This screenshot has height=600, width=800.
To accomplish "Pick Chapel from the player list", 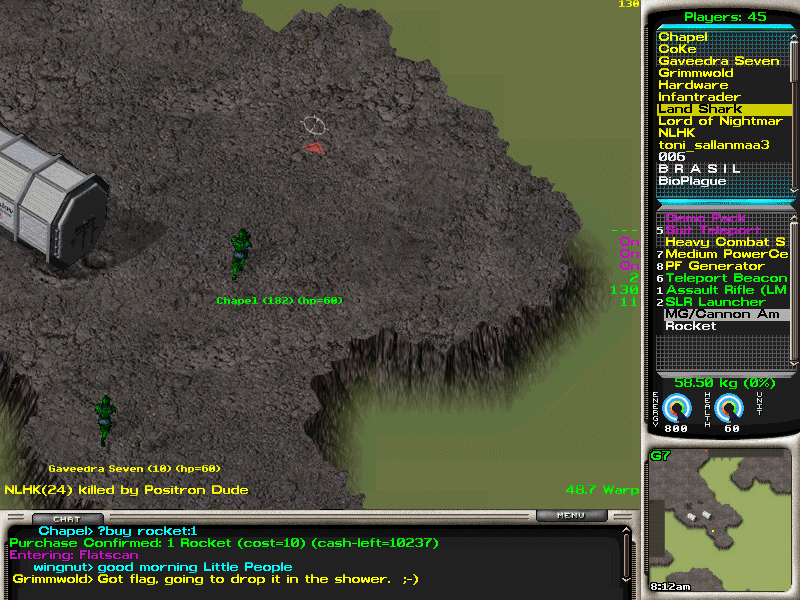I will [x=683, y=37].
